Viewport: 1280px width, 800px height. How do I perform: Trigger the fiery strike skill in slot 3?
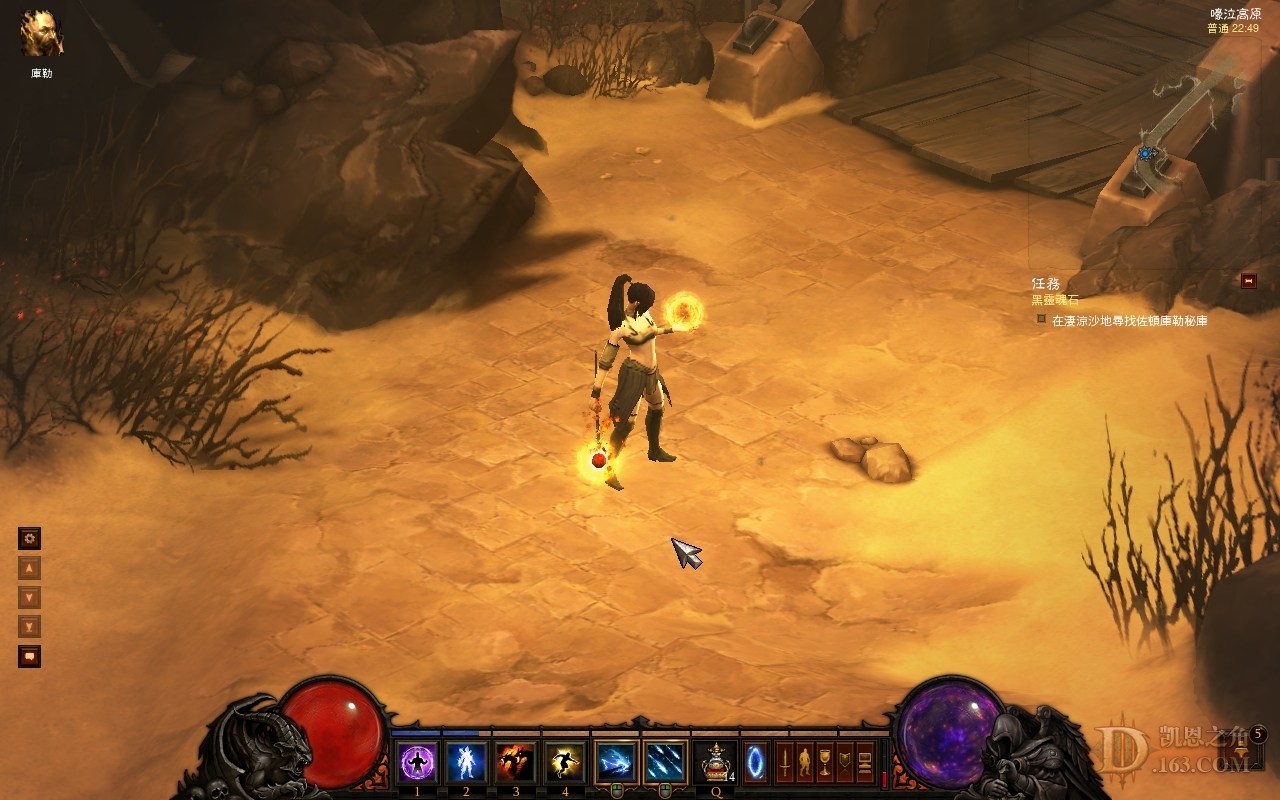[x=515, y=762]
